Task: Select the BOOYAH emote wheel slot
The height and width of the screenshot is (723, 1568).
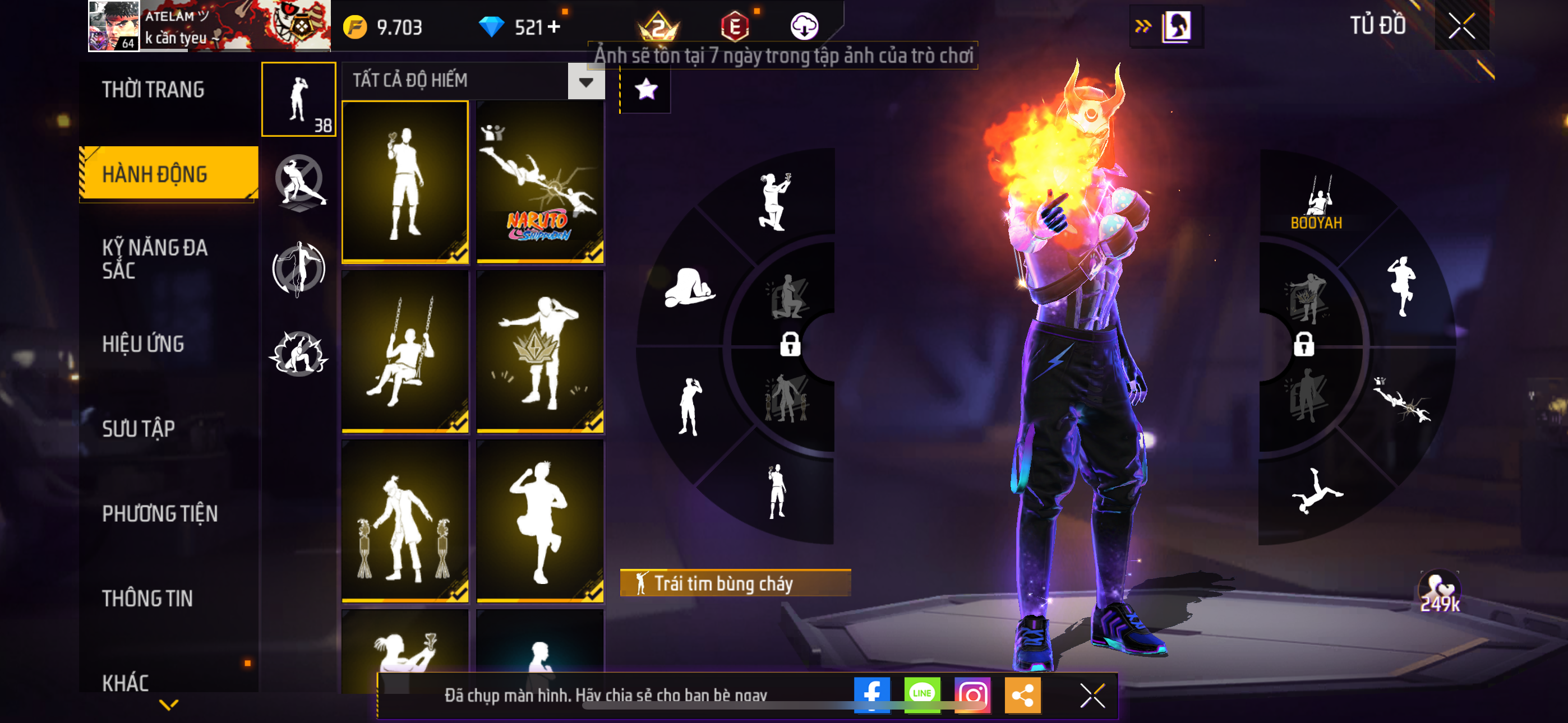Action: 1317,203
